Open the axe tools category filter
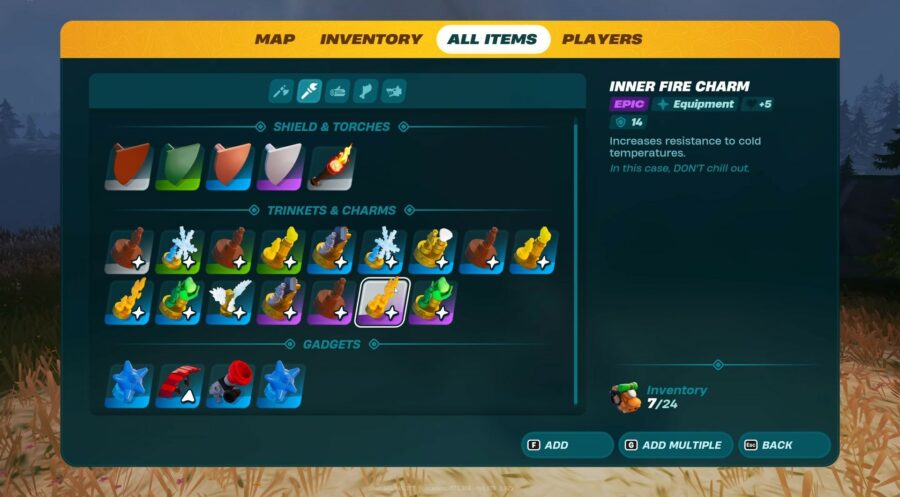This screenshot has height=497, width=900. click(281, 92)
